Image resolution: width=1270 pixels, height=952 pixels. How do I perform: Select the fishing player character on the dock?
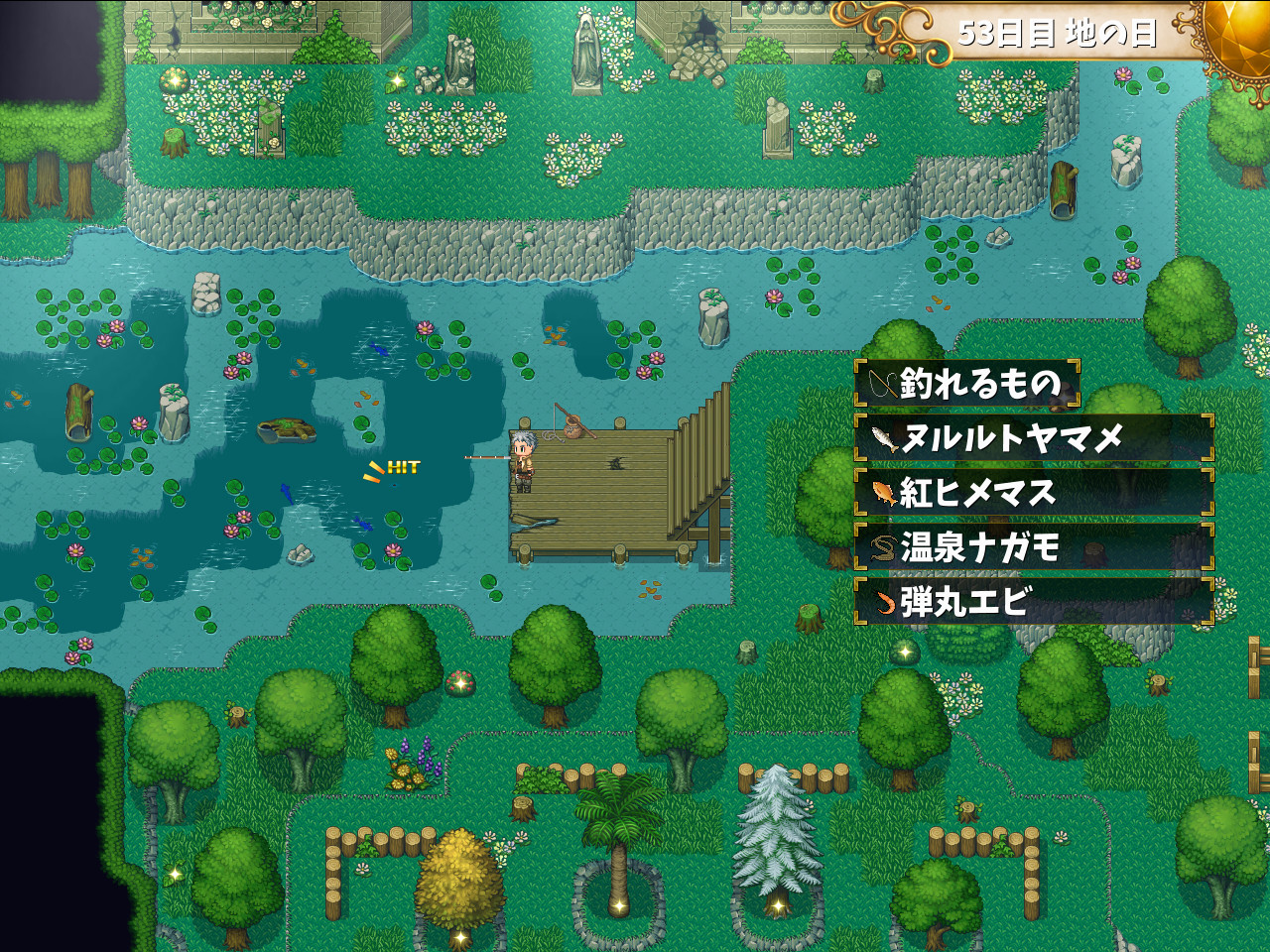click(525, 459)
